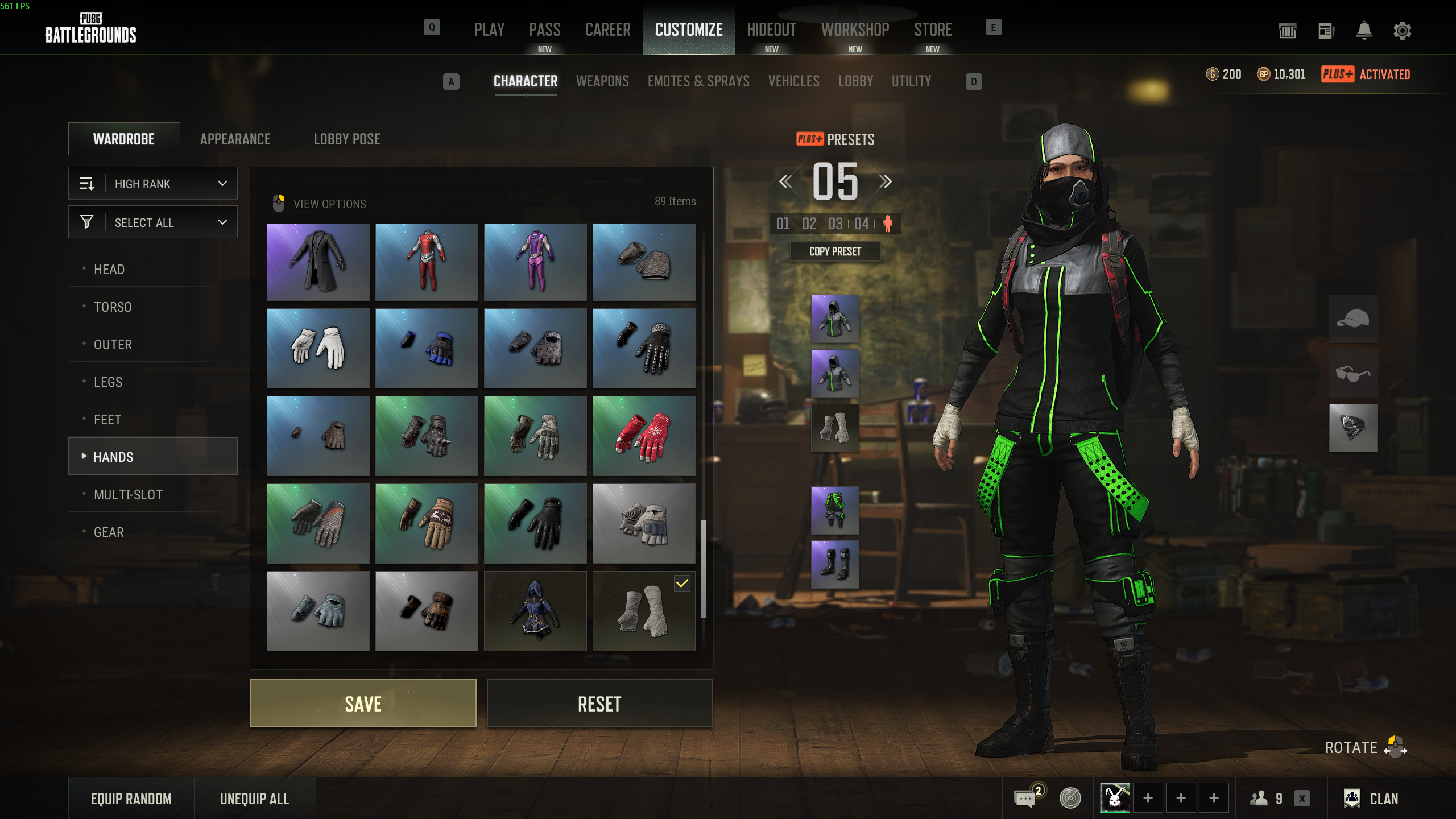This screenshot has height=819, width=1456.
Task: Open the High Rank sort dropdown
Action: tap(153, 184)
